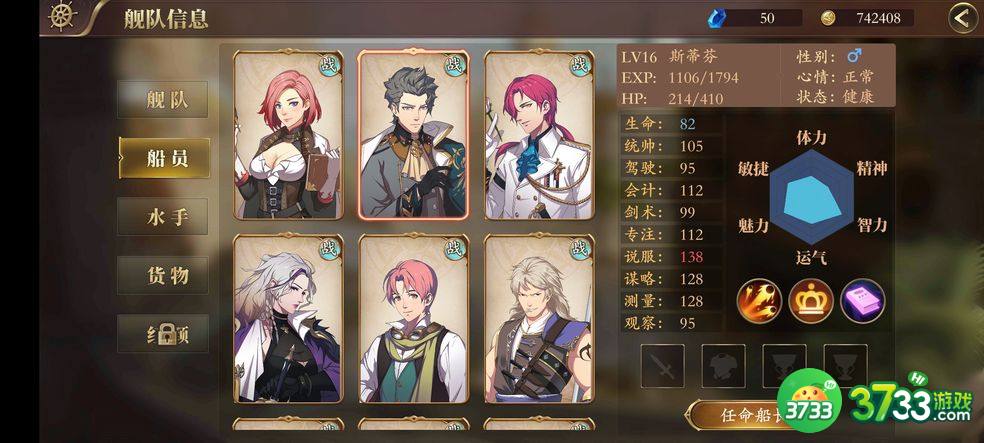The width and height of the screenshot is (984, 443).
Task: Select the silver-haired woman in black card
Action: click(288, 318)
